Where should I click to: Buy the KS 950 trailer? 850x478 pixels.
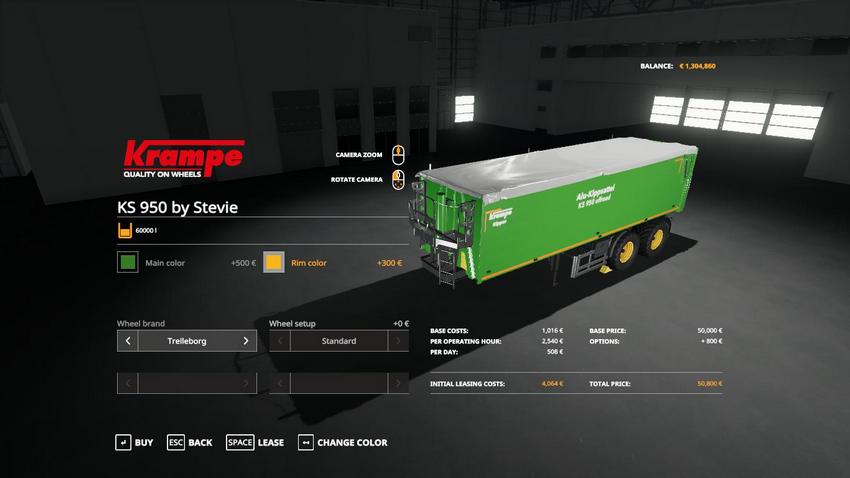coord(134,442)
